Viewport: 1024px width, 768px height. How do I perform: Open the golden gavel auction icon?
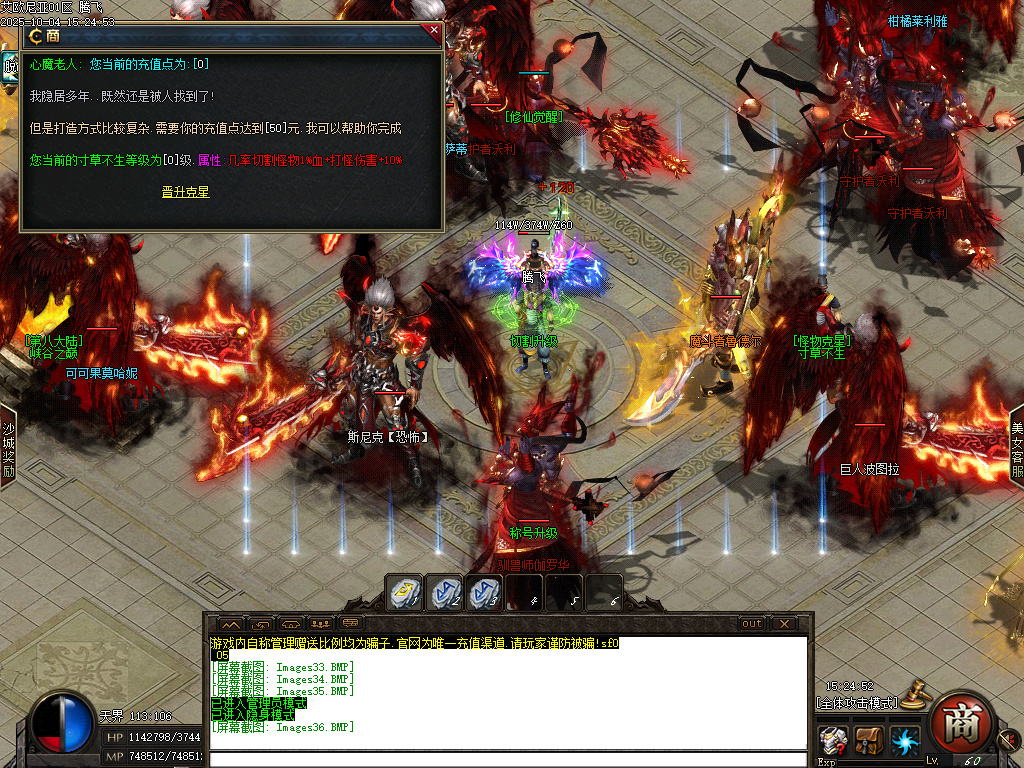click(913, 692)
